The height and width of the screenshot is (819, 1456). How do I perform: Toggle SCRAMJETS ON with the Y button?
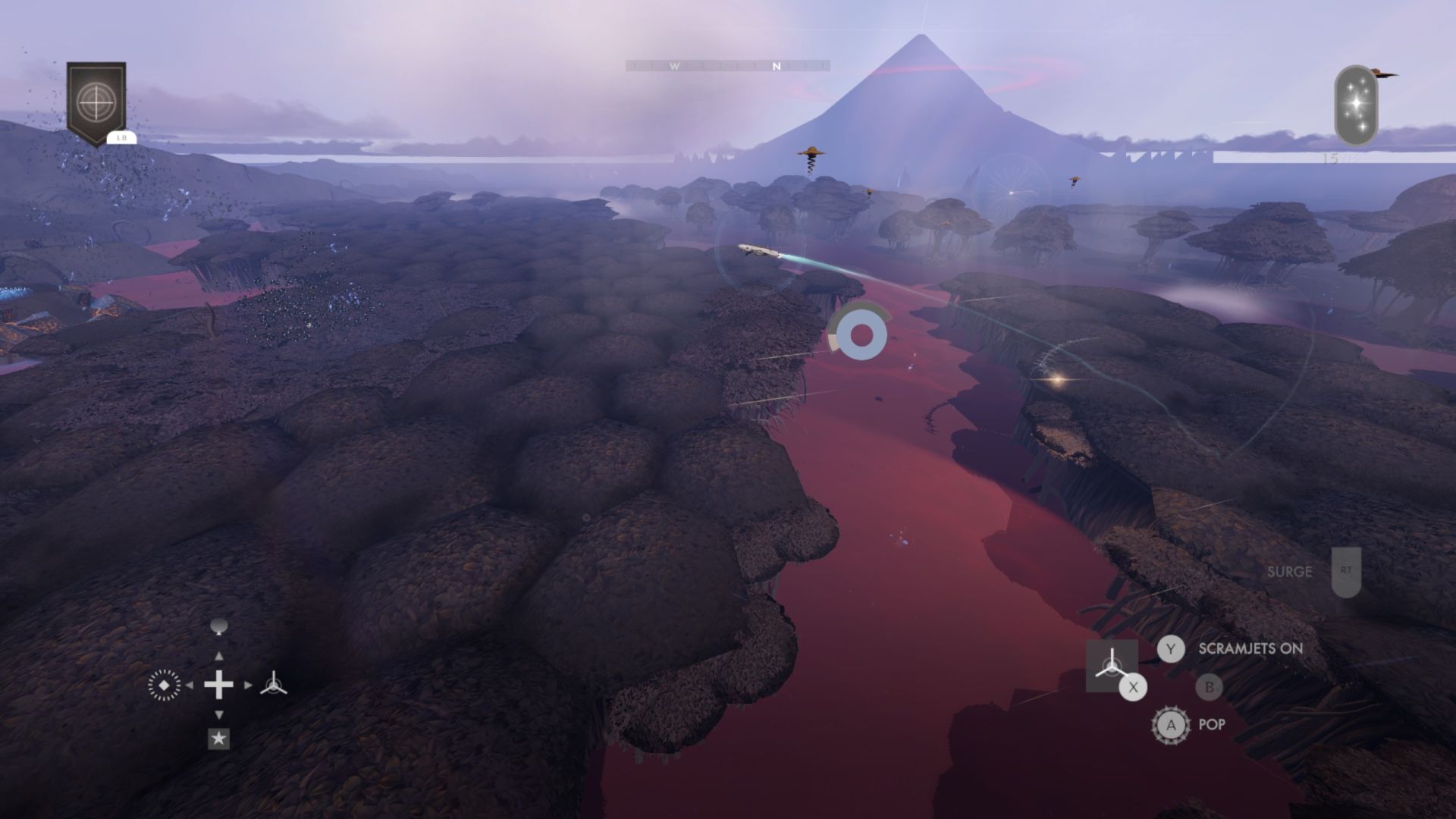[1172, 649]
